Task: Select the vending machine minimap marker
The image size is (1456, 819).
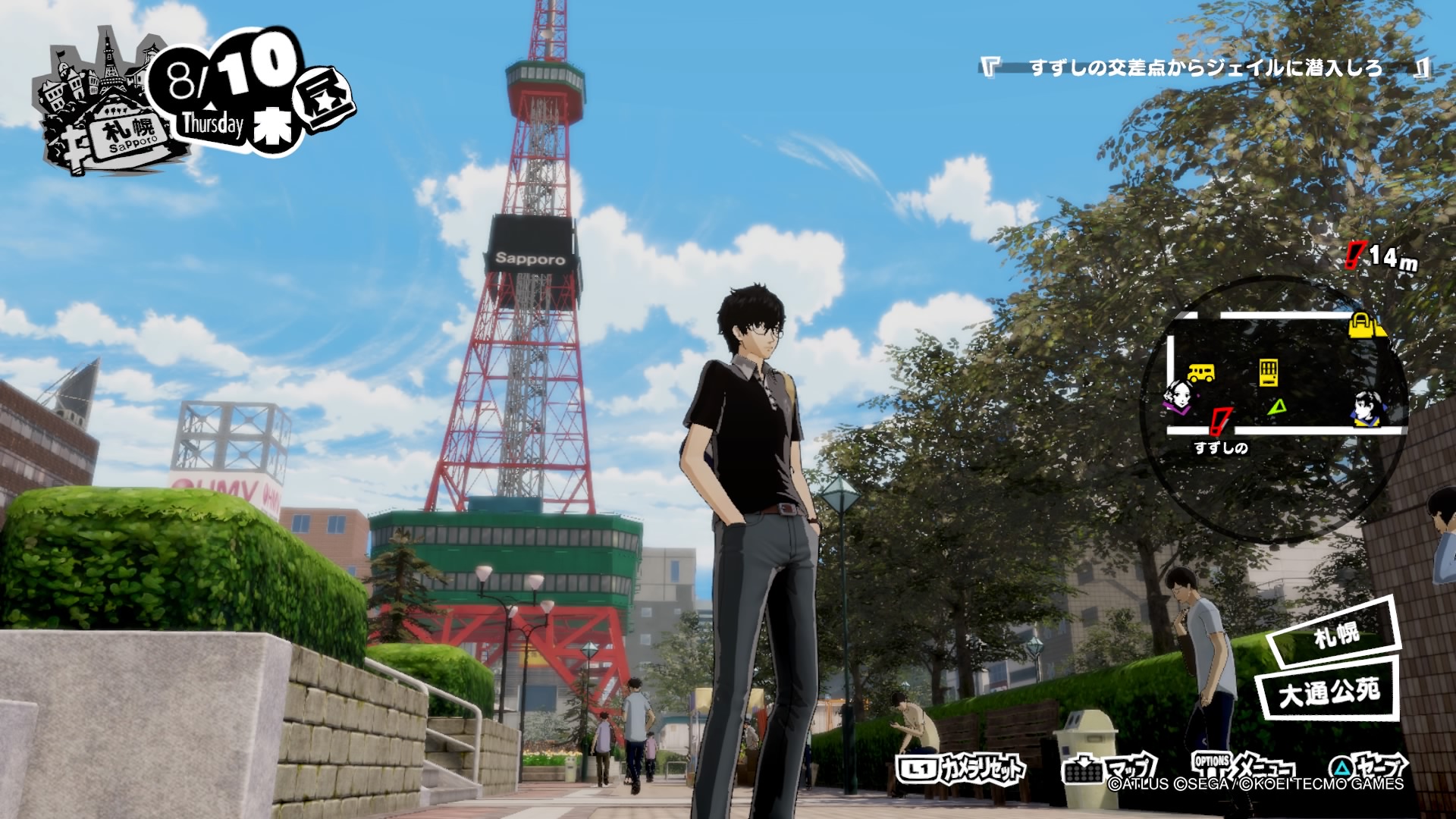Action: 1269,372
